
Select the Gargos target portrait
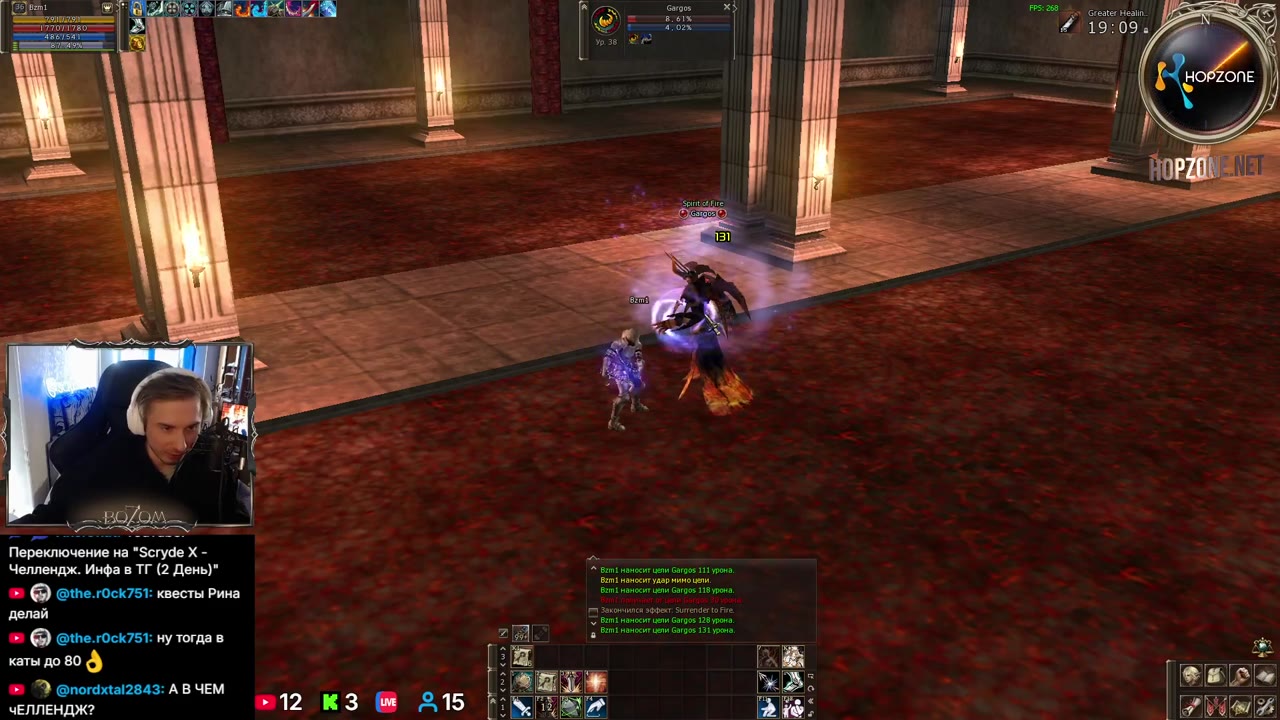[x=605, y=20]
